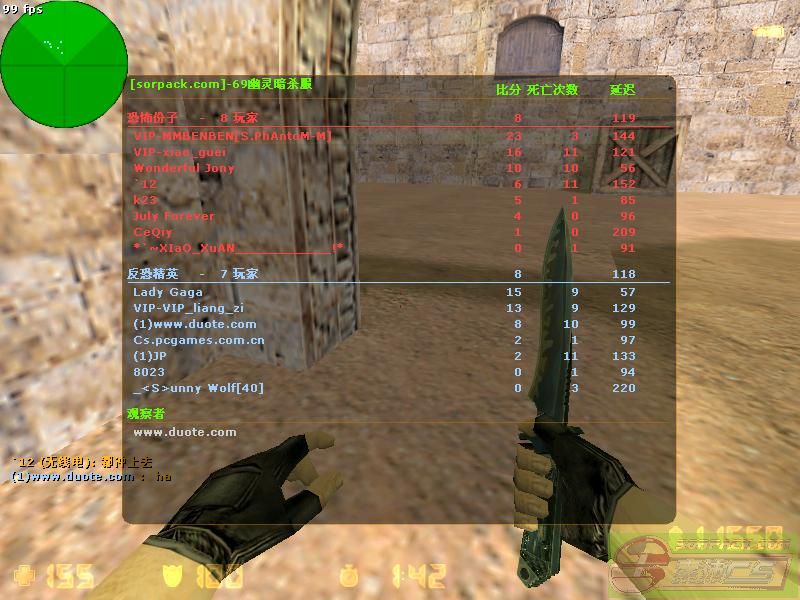The height and width of the screenshot is (600, 800).
Task: Select player VIP-MMBENBEN[S.PhAntoM-M] on the scoreboard
Action: (x=232, y=136)
